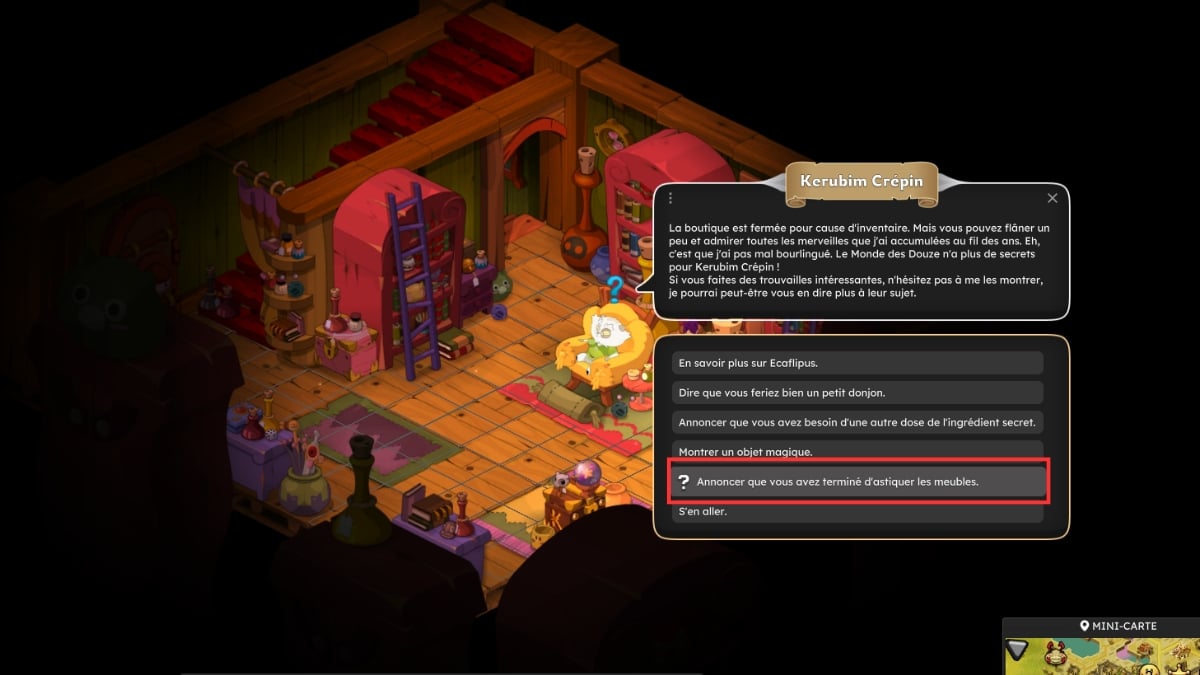Viewport: 1200px width, 675px height.
Task: Open the dialogue's three-dot options menu
Action: point(671,199)
